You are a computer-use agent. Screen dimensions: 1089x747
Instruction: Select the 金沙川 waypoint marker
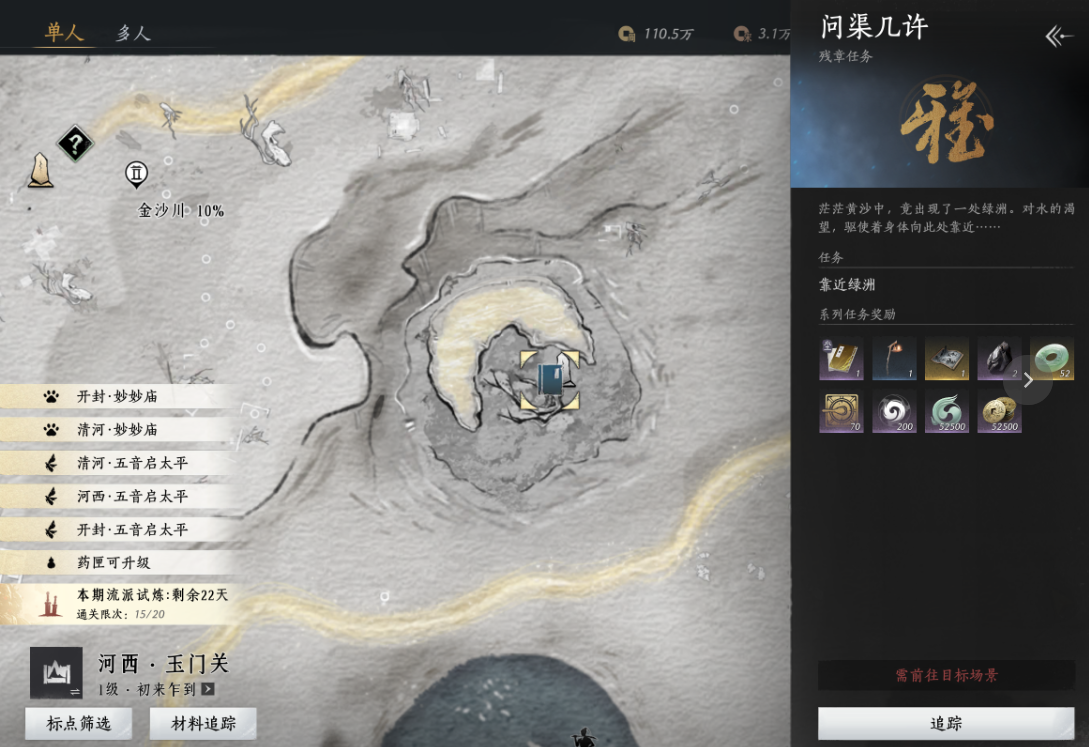tap(137, 175)
